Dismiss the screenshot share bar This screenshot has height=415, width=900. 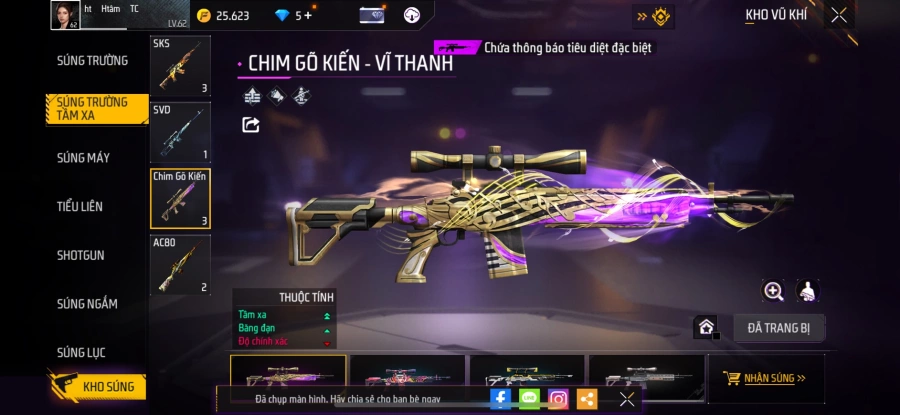[626, 398]
